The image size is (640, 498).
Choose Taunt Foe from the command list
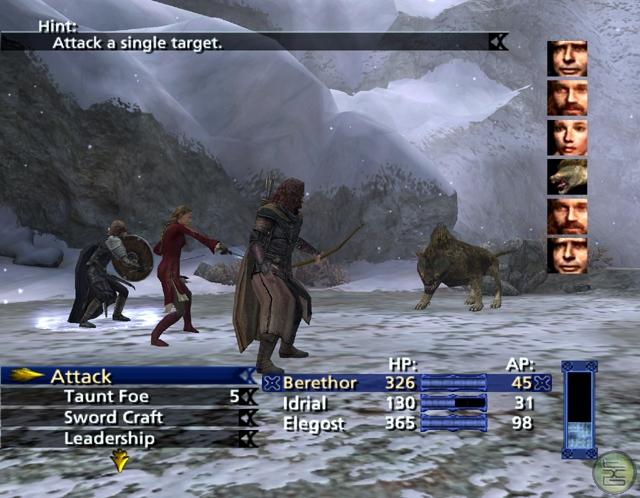point(106,397)
